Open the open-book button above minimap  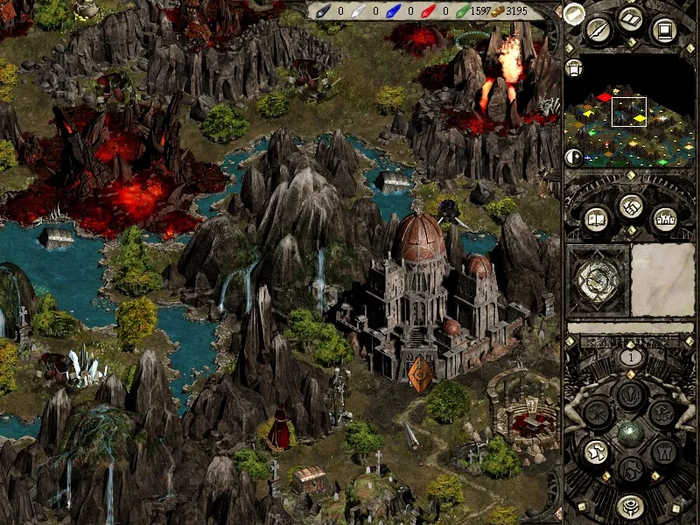point(631,20)
